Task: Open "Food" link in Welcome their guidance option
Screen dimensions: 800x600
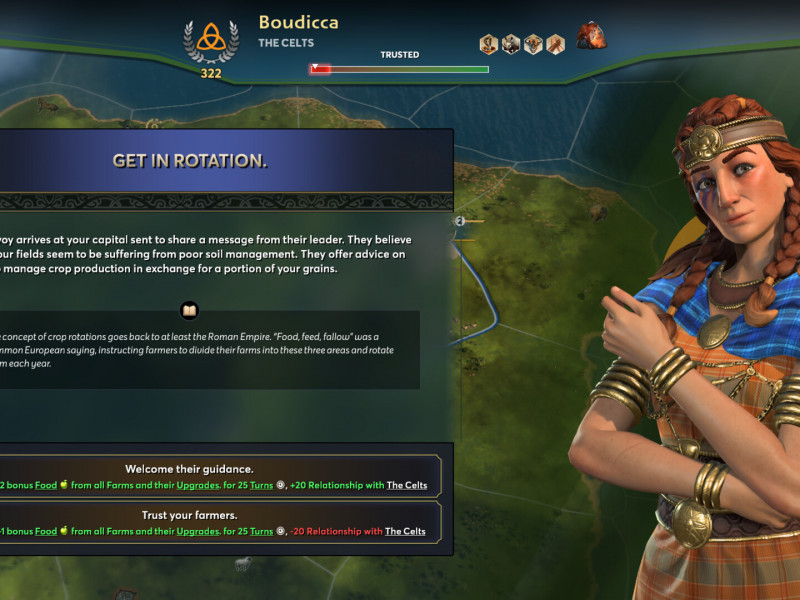Action: [47, 485]
